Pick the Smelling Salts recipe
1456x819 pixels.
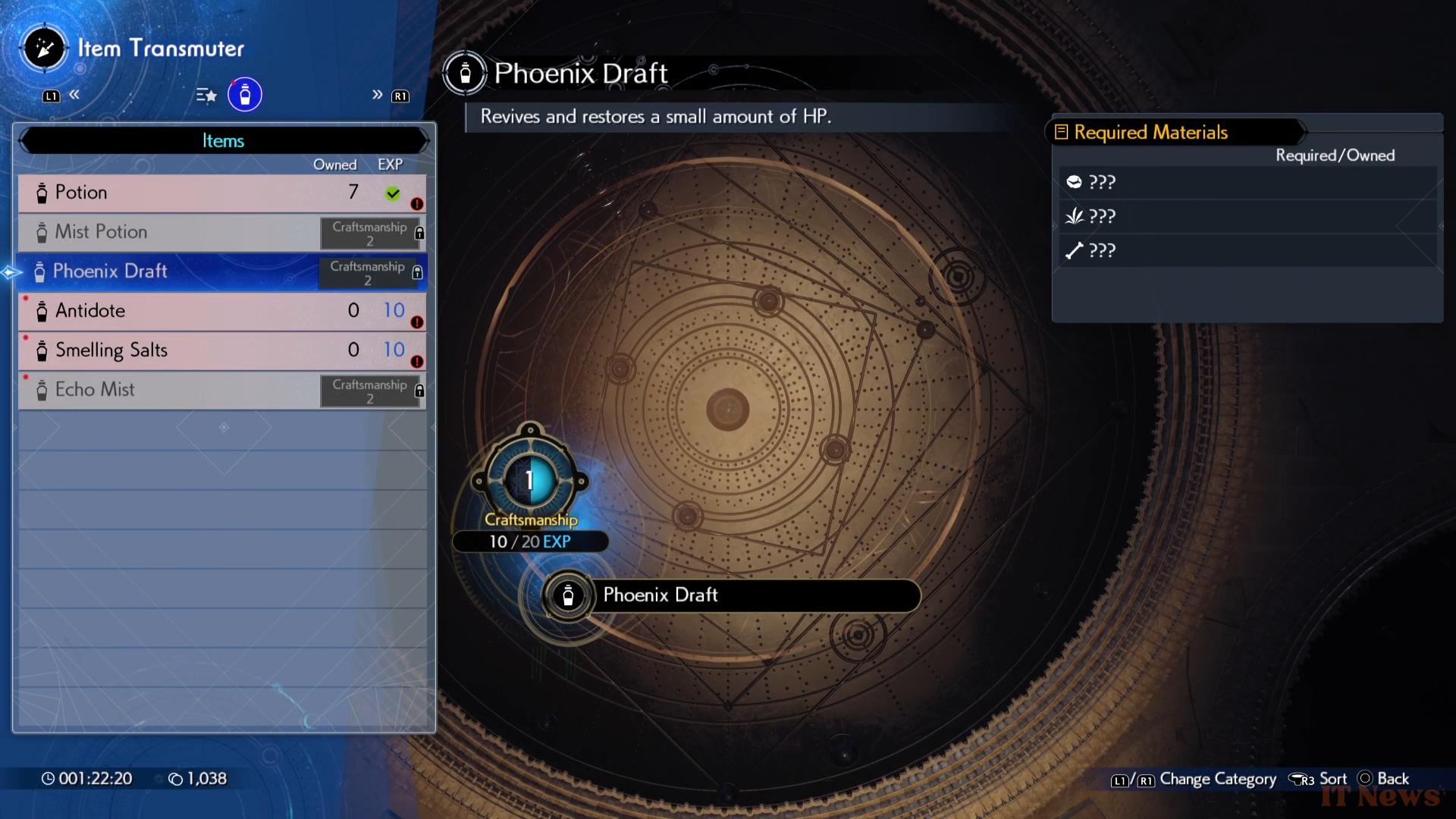coord(221,350)
